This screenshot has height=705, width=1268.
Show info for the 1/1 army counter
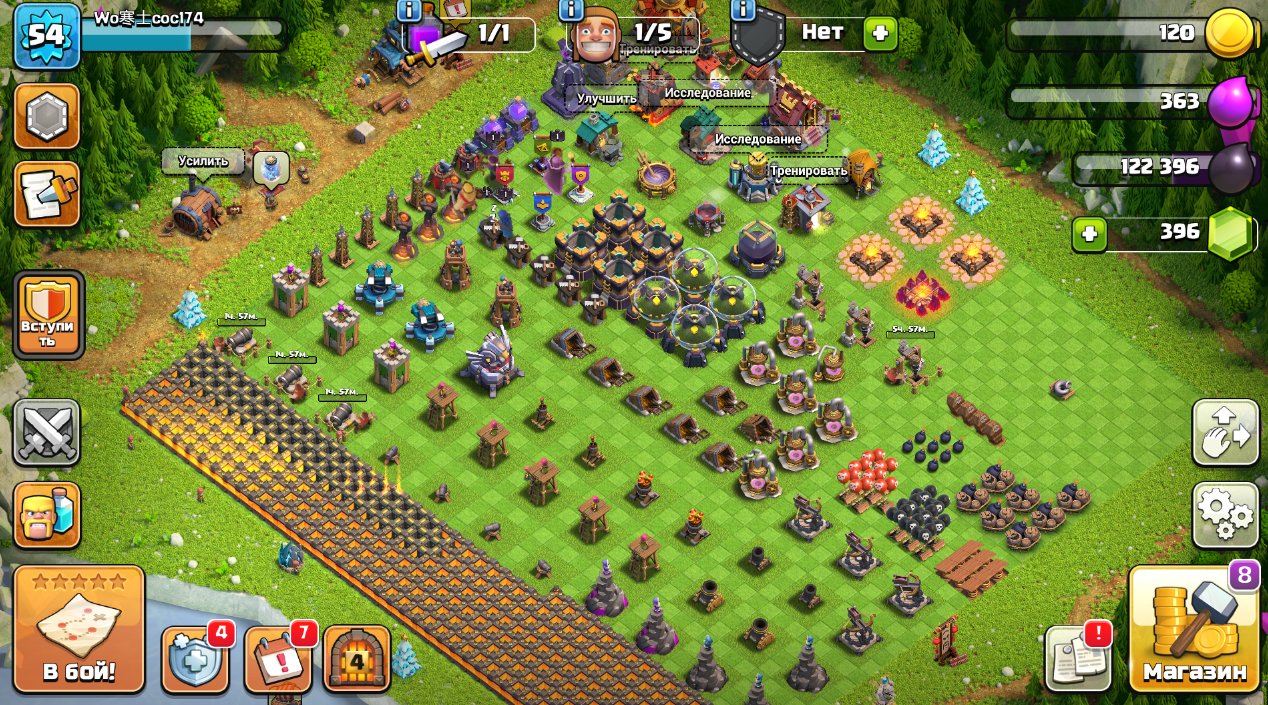(409, 10)
